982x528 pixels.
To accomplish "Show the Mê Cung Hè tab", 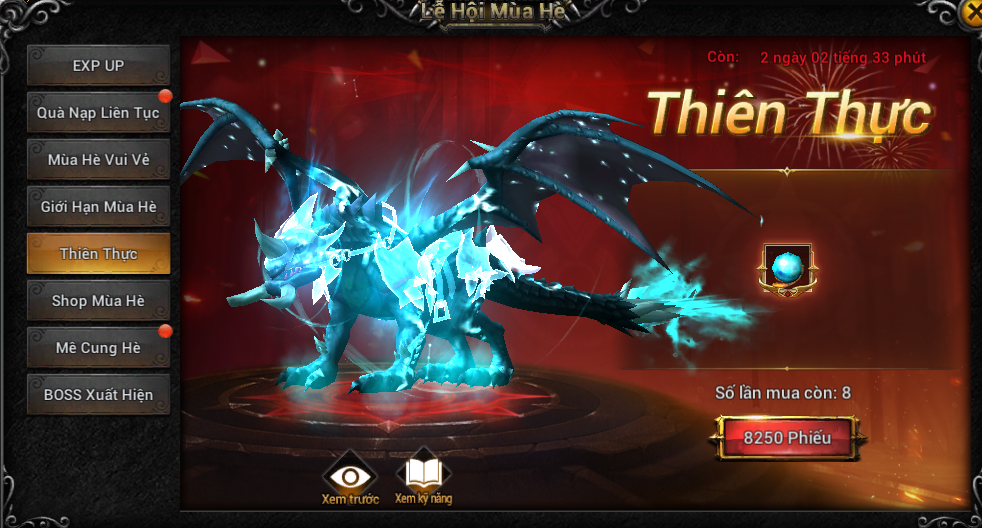I will coord(98,348).
